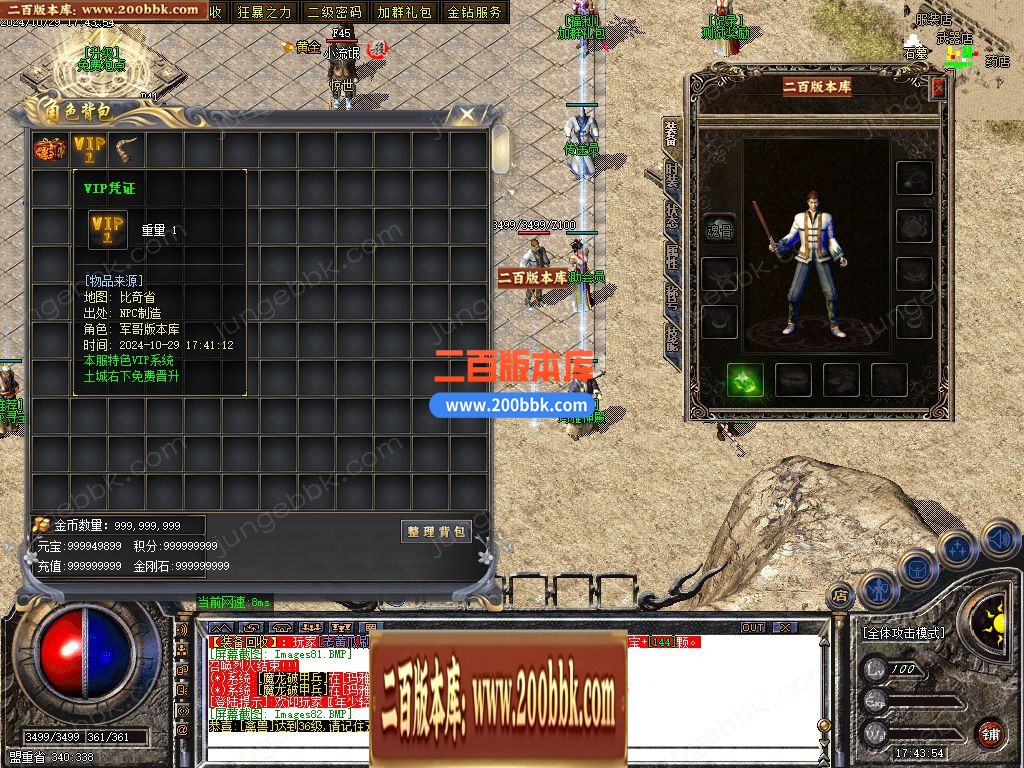Switch to the 技能 skills tab

tap(672, 339)
